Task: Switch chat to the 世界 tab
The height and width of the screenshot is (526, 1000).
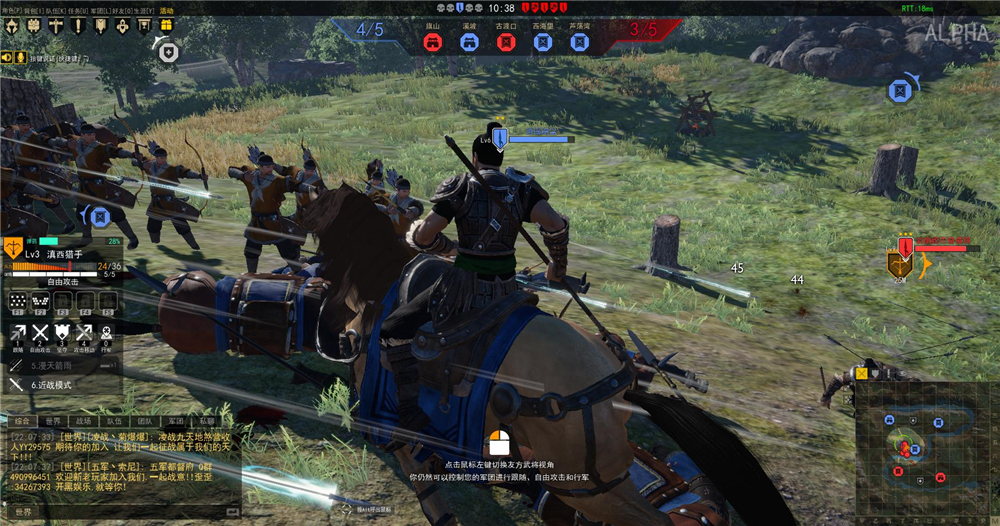Action: (x=50, y=422)
